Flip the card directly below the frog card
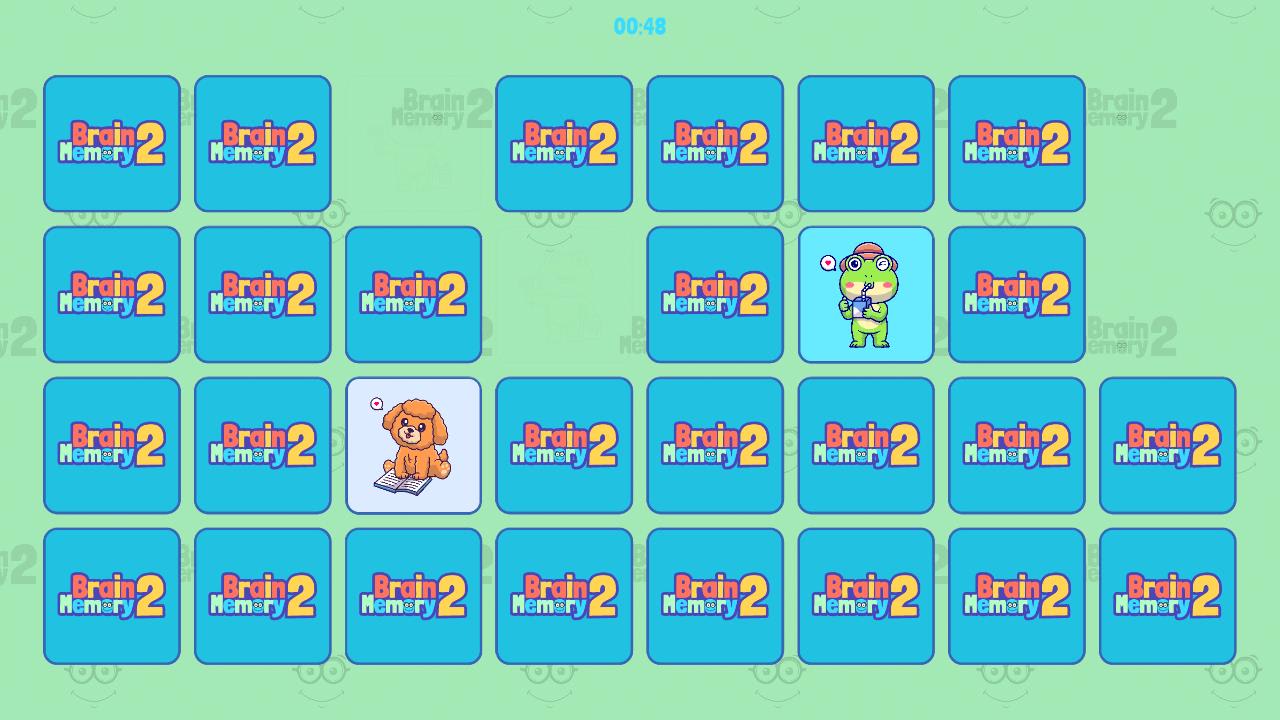Image resolution: width=1280 pixels, height=720 pixels. tap(866, 443)
